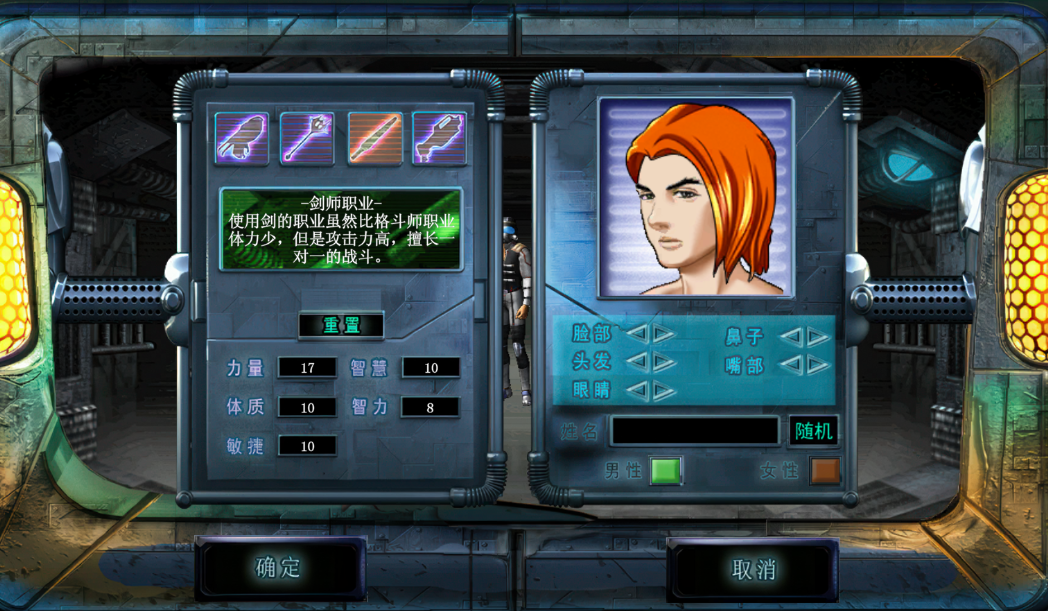Viewport: 1048px width, 611px height.
Task: Switch to next 脸部 face option
Action: point(663,334)
